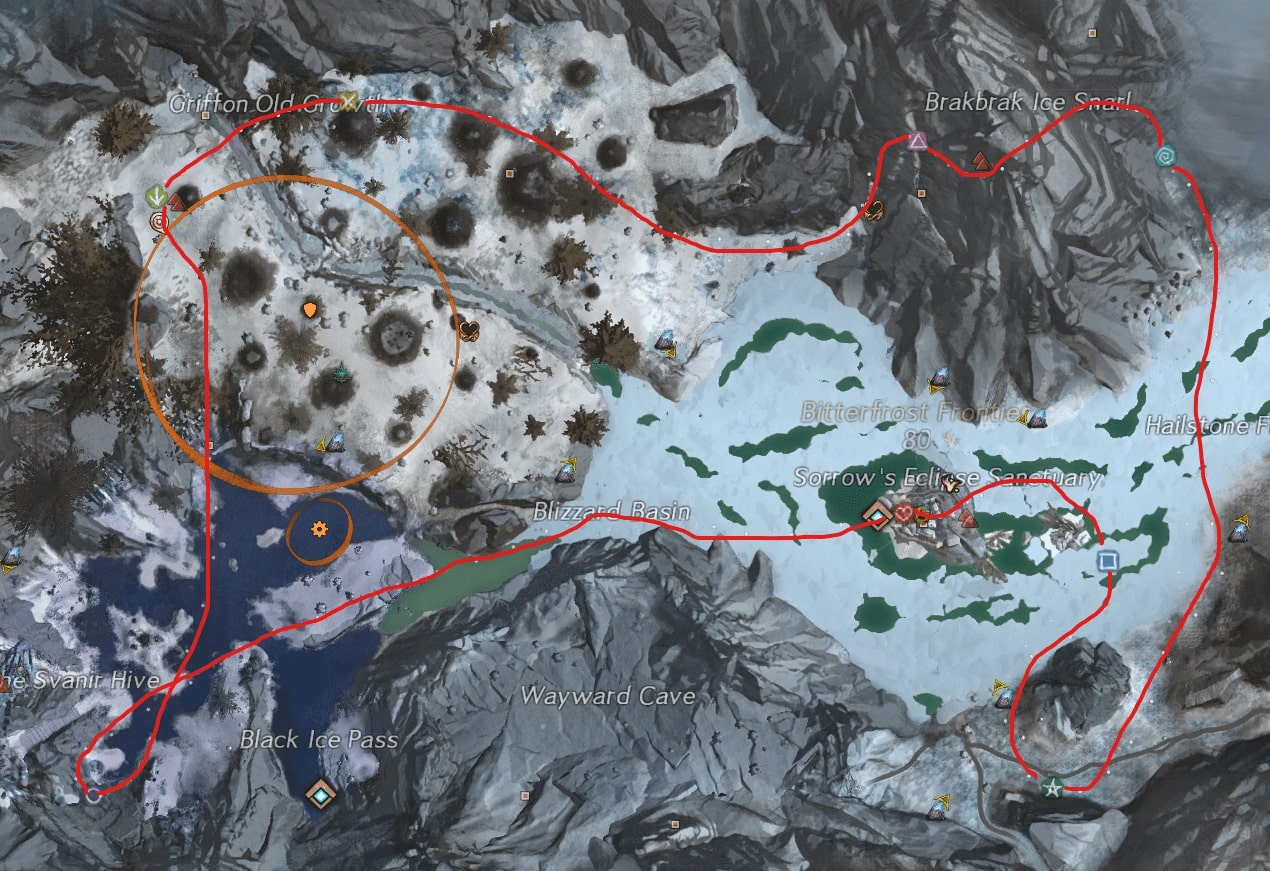Click the red spiral map marker

pyautogui.click(x=158, y=221)
